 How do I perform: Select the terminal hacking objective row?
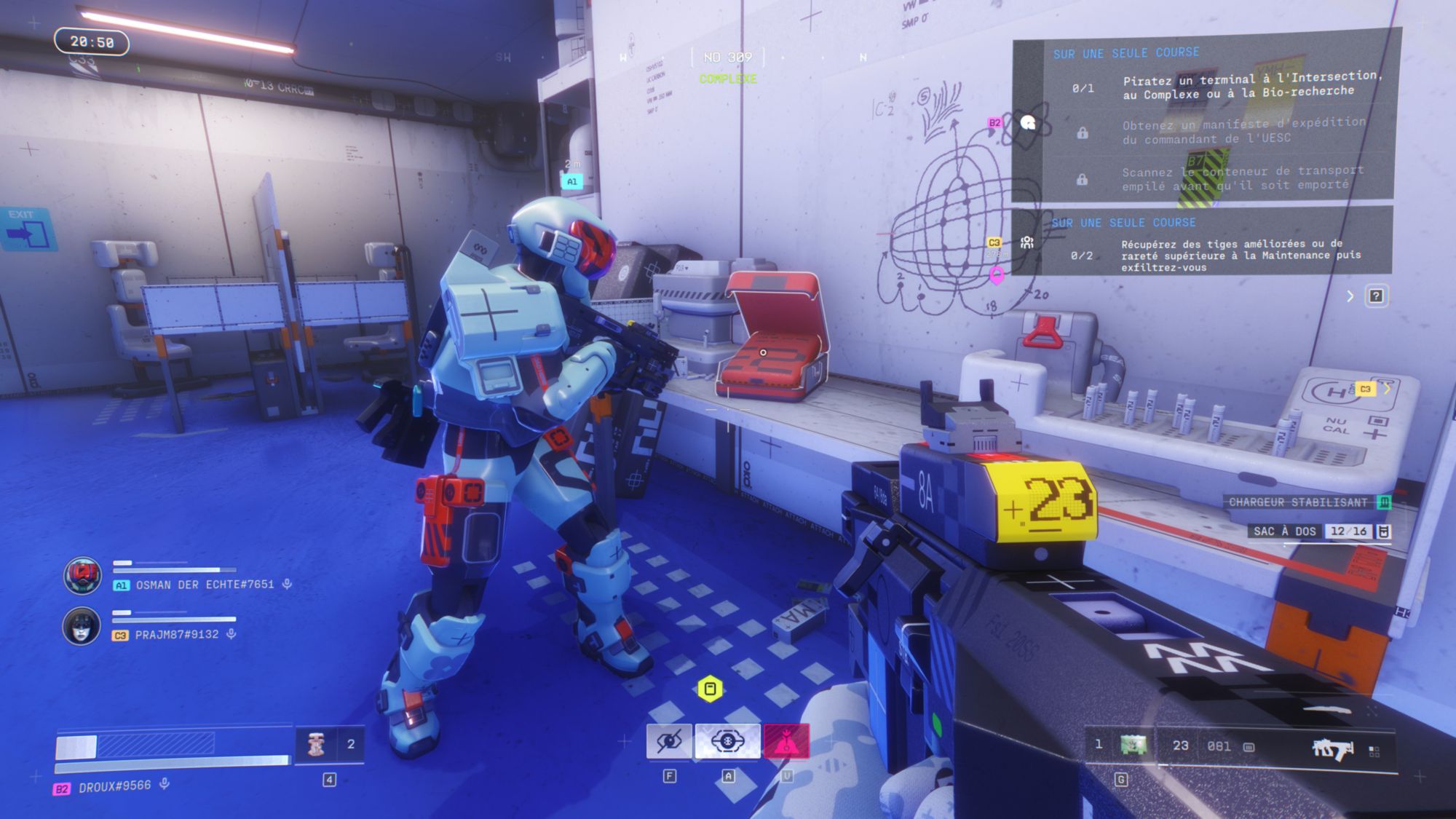pos(1230,86)
